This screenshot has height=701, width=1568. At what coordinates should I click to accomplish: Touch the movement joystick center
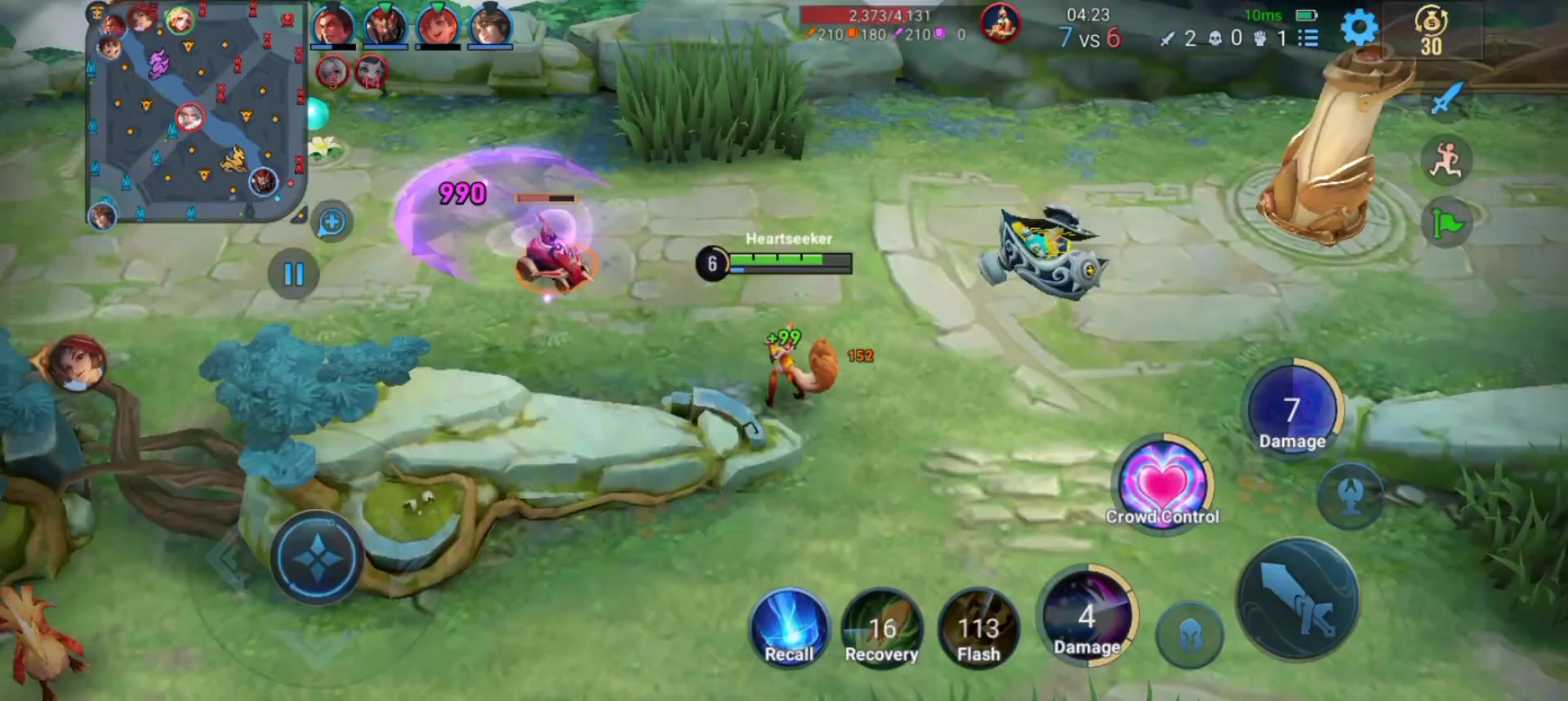click(317, 558)
